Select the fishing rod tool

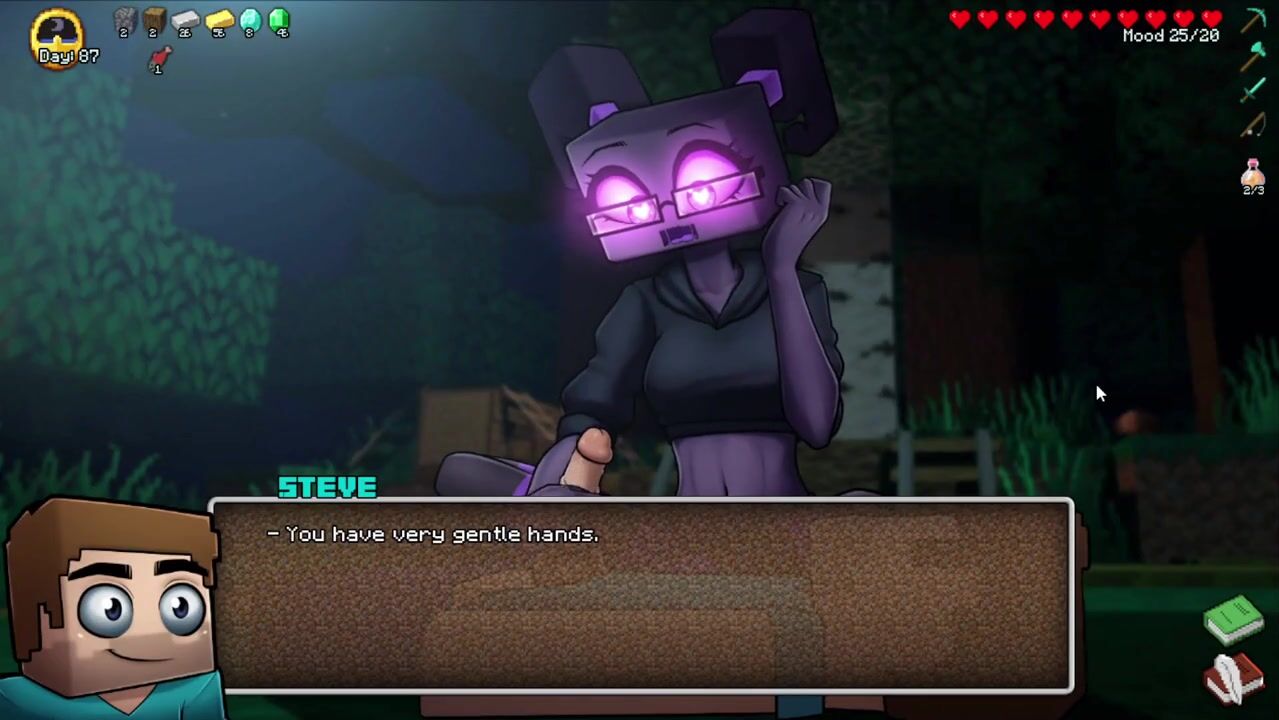(x=1253, y=126)
